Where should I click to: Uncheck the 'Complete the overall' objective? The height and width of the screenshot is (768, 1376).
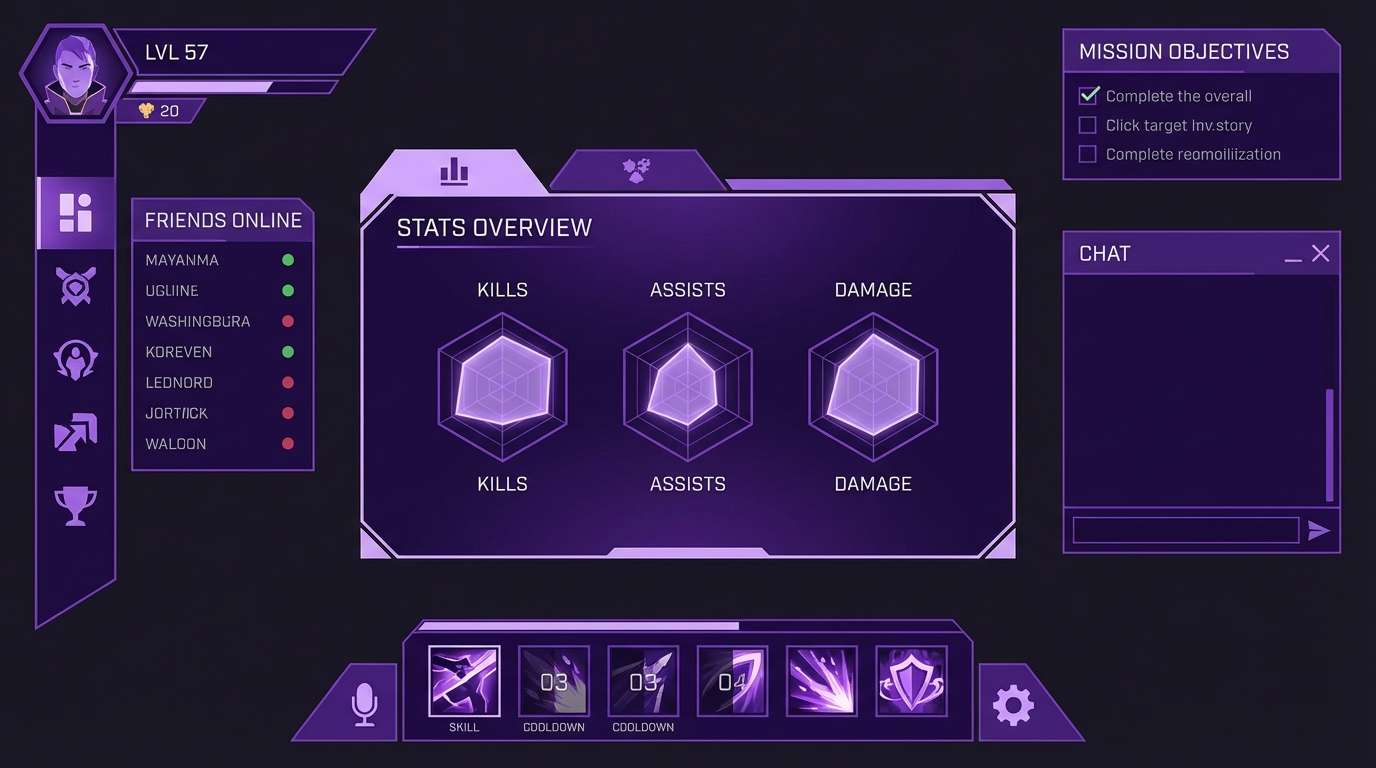click(1087, 95)
